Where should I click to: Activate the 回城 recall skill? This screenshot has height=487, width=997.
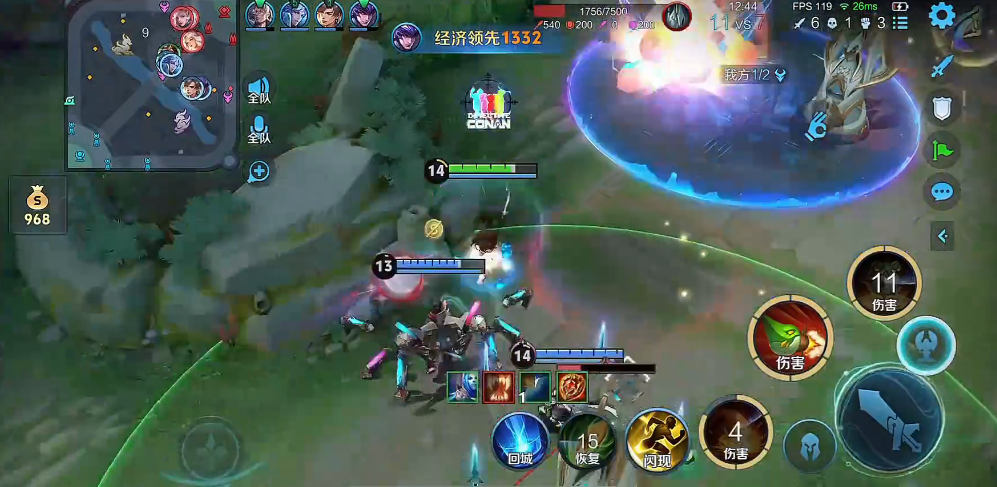click(520, 440)
